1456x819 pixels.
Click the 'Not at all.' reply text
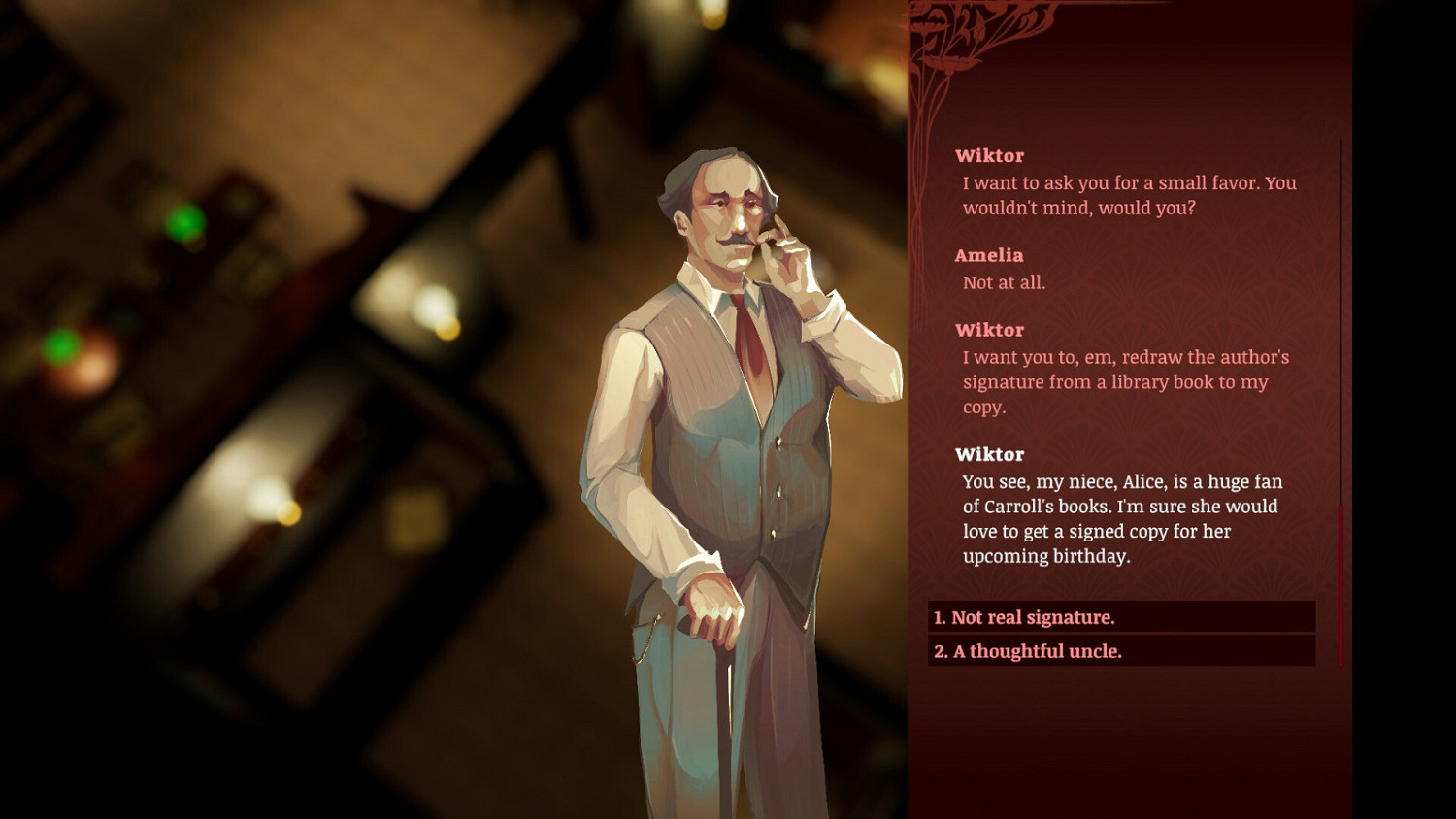pyautogui.click(x=1005, y=283)
